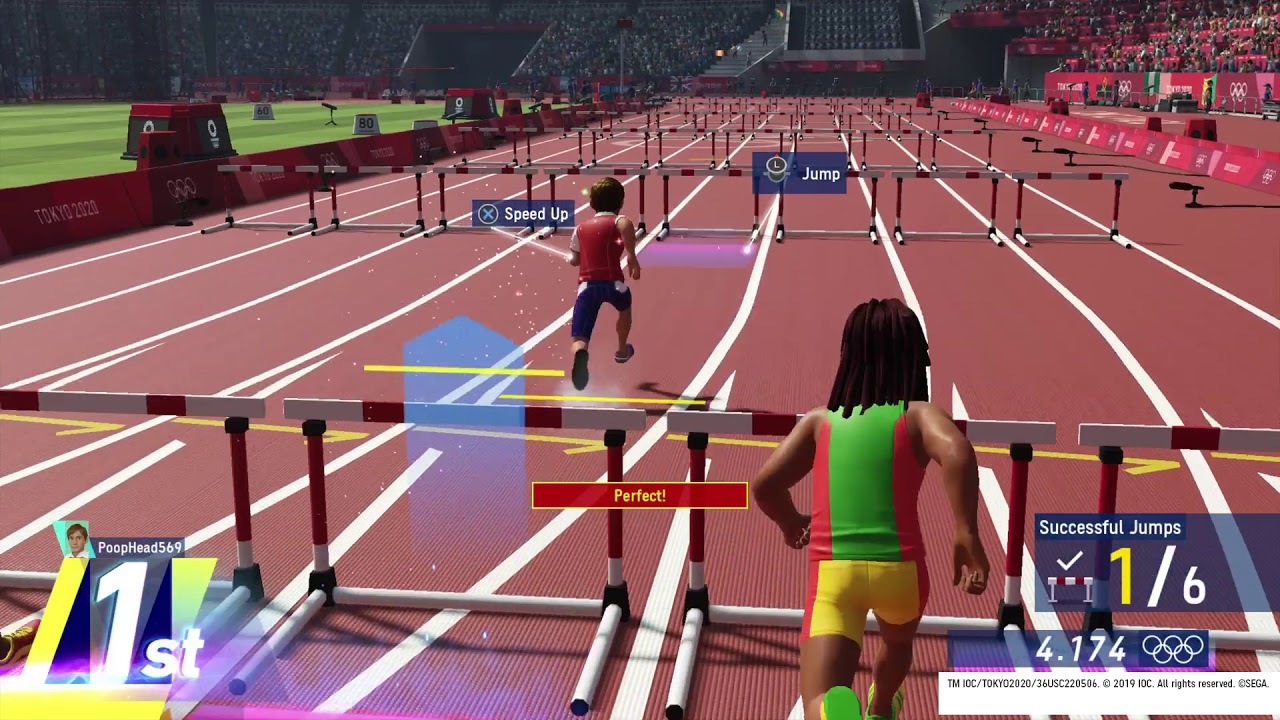Select PoopHead569's player portrait

tap(76, 539)
